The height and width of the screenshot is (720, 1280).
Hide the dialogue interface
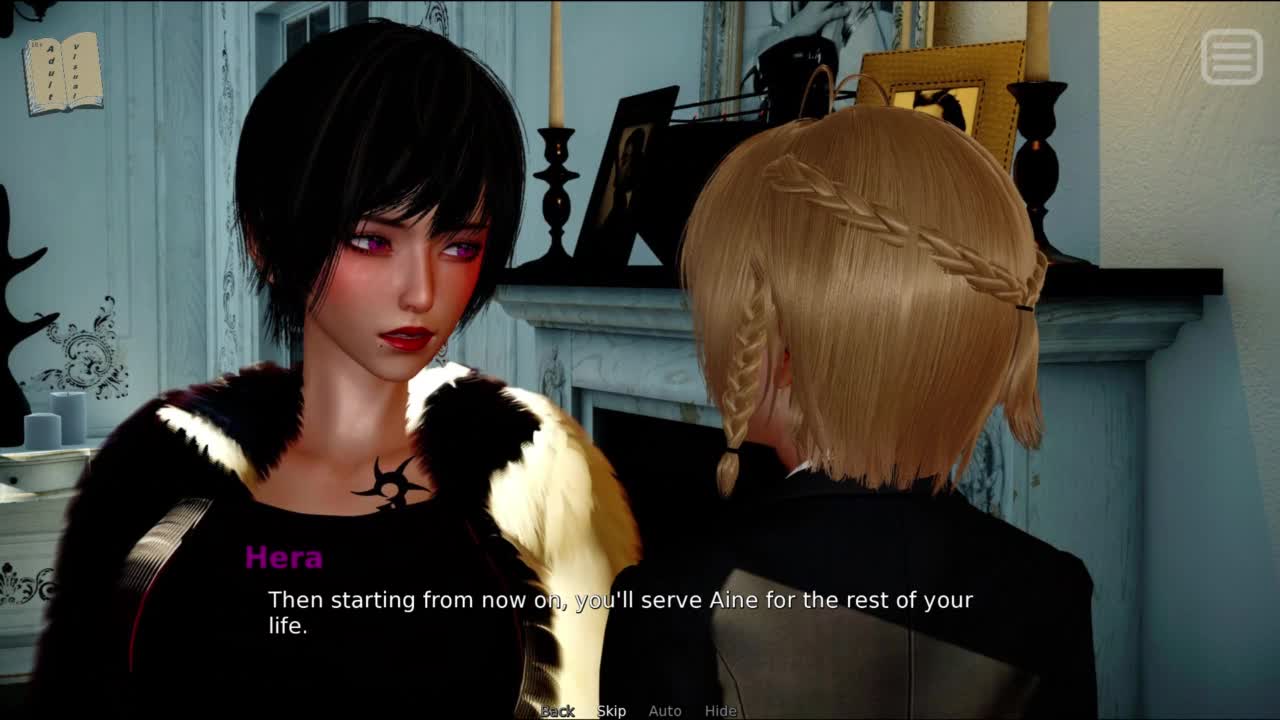tap(720, 711)
